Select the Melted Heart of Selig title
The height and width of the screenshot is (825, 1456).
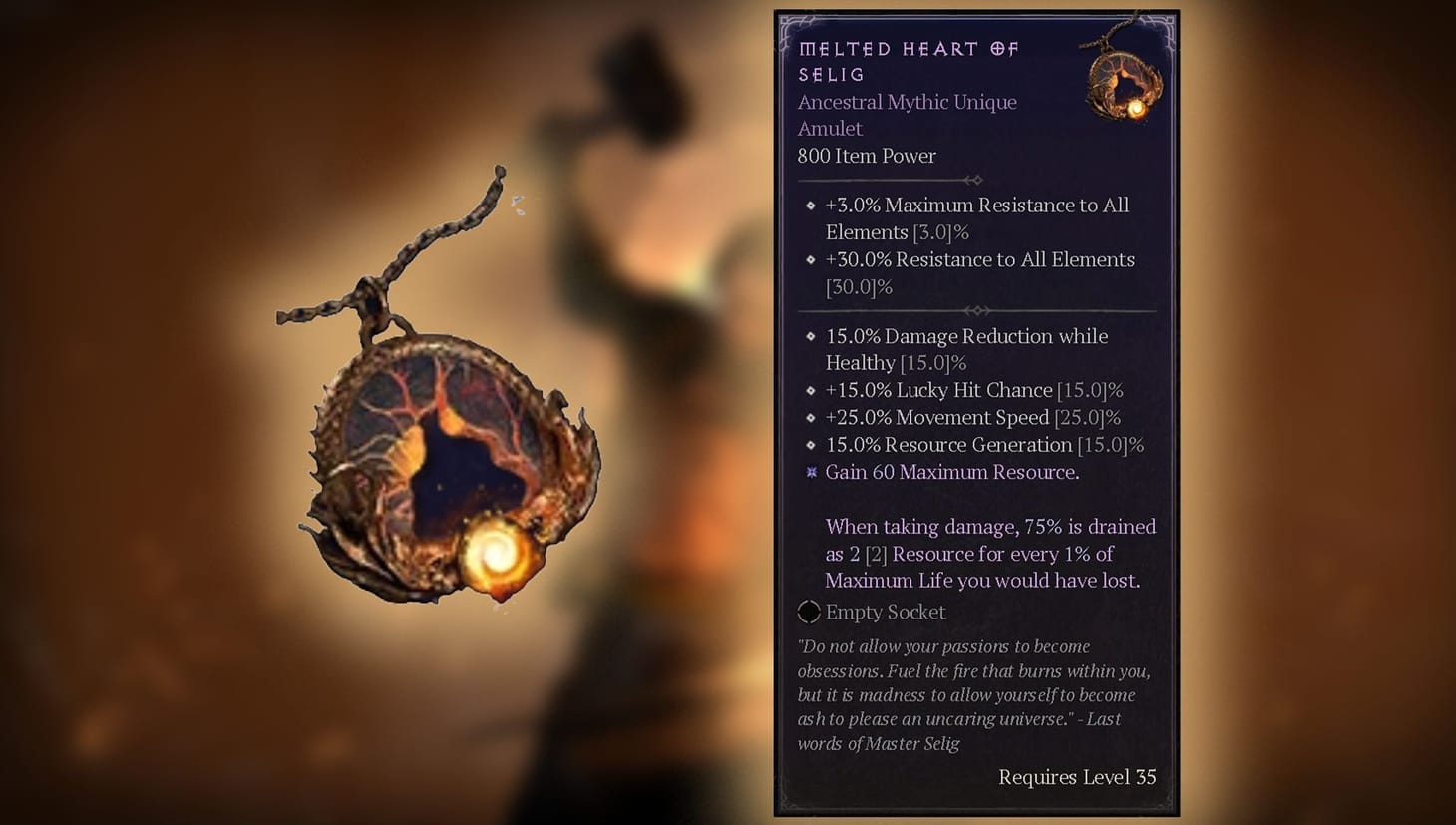pos(908,60)
